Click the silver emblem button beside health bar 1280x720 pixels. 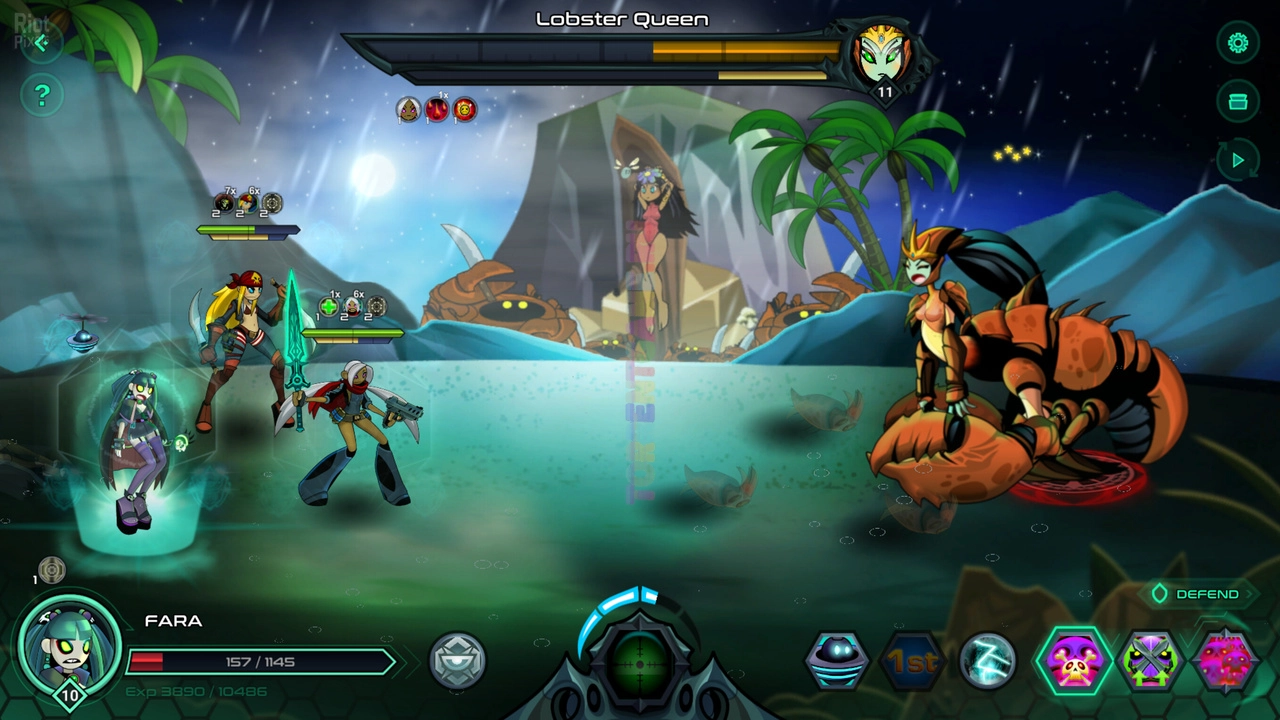coord(457,661)
